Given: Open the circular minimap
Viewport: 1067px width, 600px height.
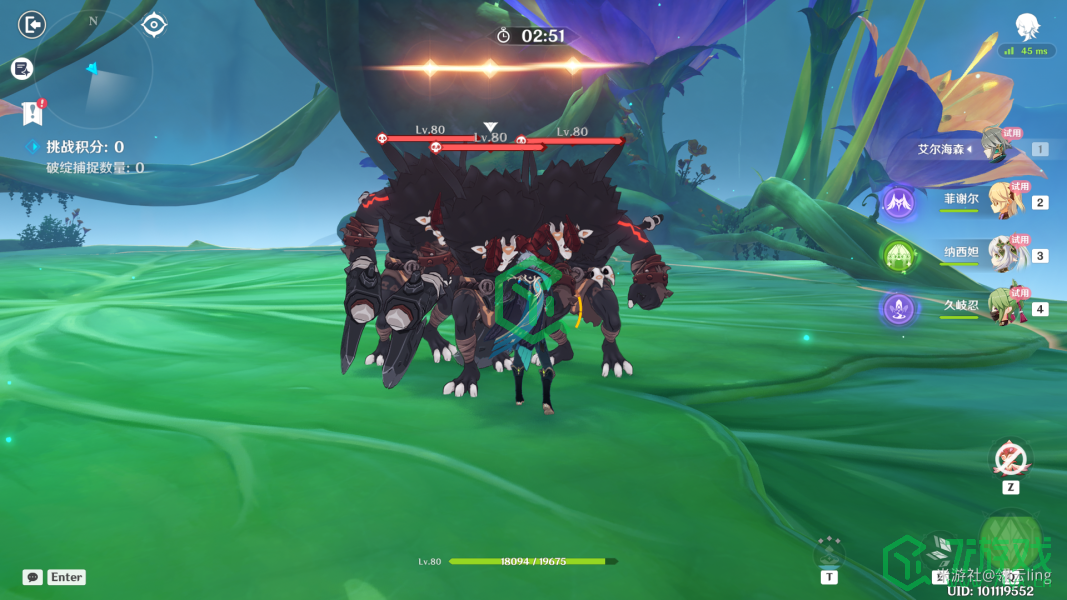Looking at the screenshot, I should [x=94, y=70].
